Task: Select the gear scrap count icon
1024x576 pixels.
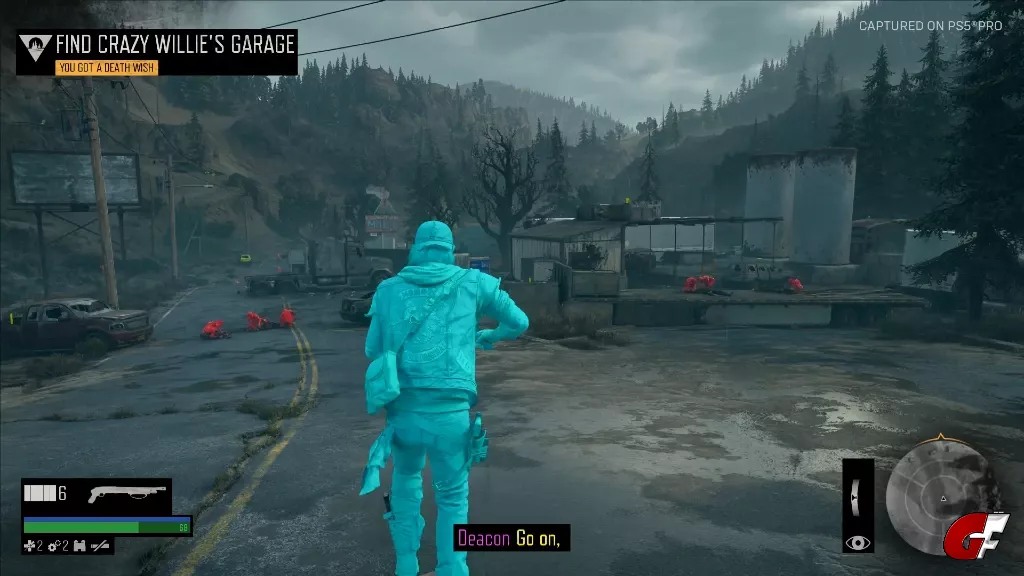Action: point(55,546)
